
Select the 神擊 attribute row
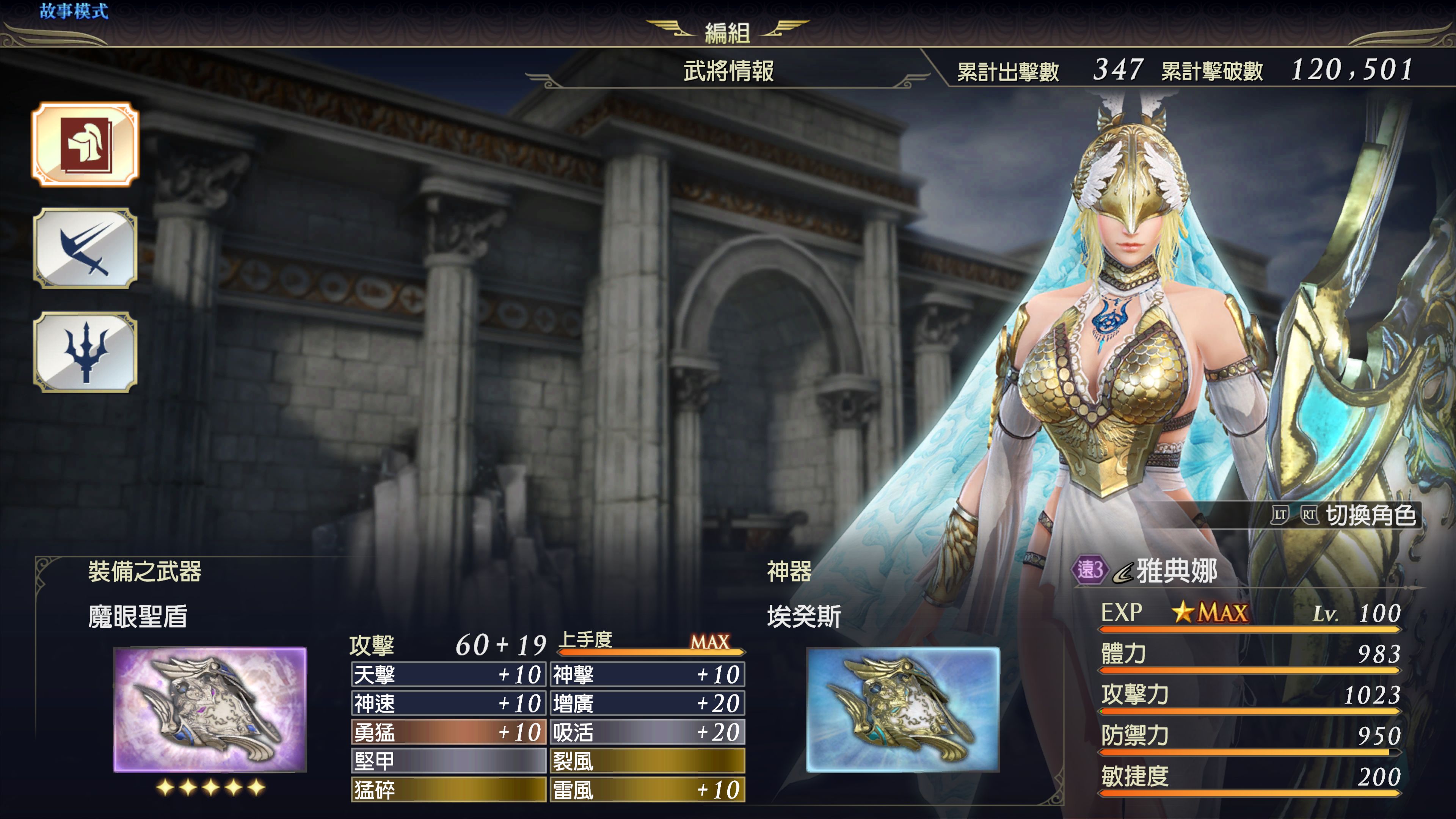coord(647,674)
